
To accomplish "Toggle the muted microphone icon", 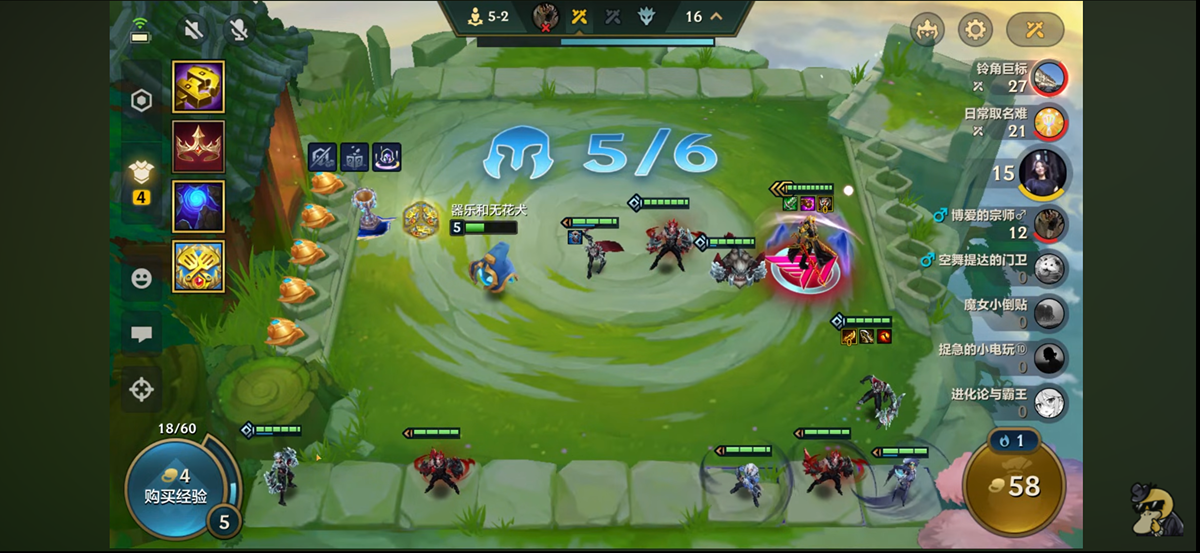I will pyautogui.click(x=239, y=28).
